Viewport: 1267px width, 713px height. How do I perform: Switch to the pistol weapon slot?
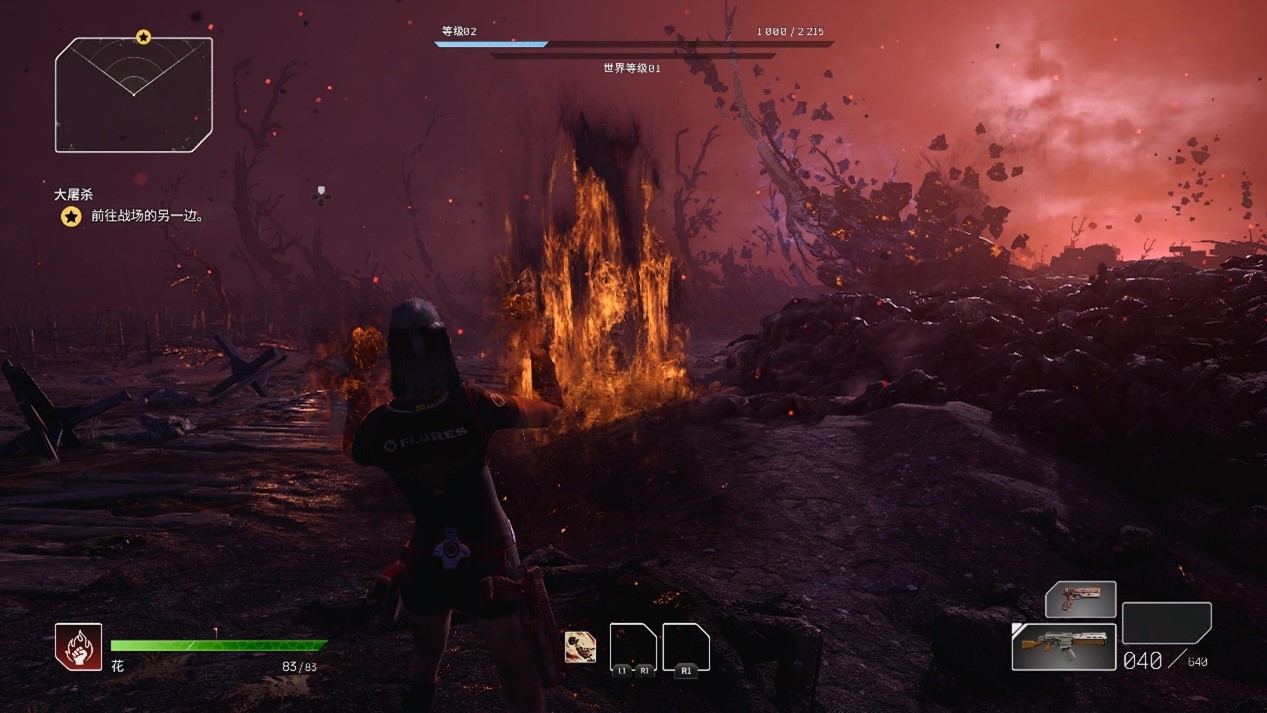coord(1080,599)
